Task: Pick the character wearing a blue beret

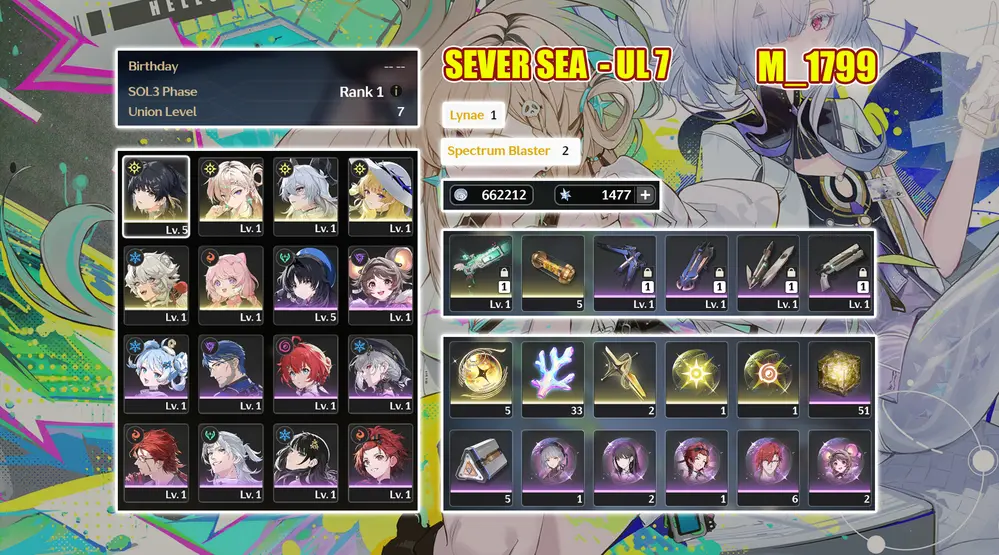Action: coord(305,285)
